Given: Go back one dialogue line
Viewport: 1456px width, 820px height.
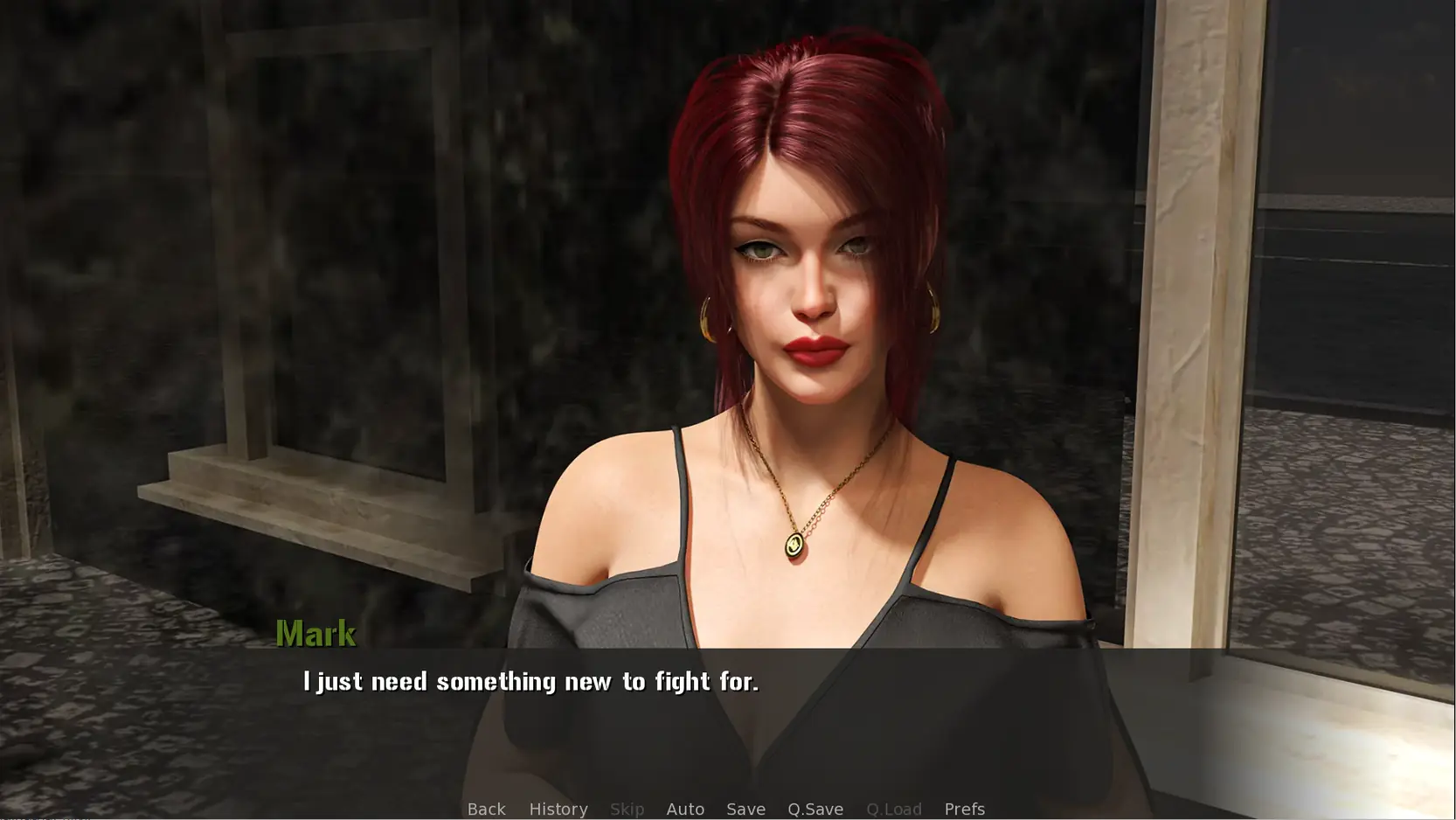Looking at the screenshot, I should click(486, 809).
